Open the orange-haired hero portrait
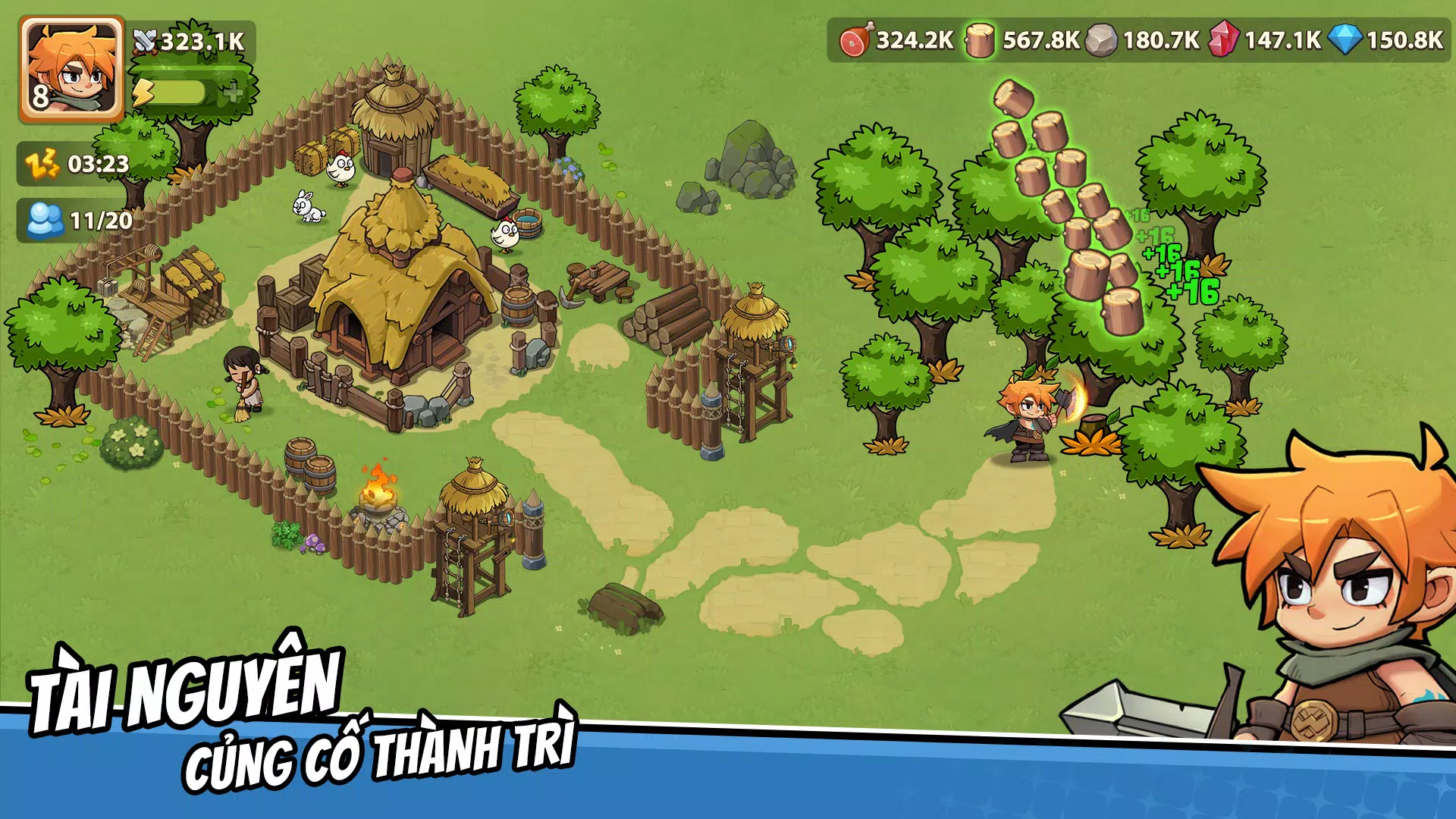Screen dimensions: 1456x819 (72, 68)
